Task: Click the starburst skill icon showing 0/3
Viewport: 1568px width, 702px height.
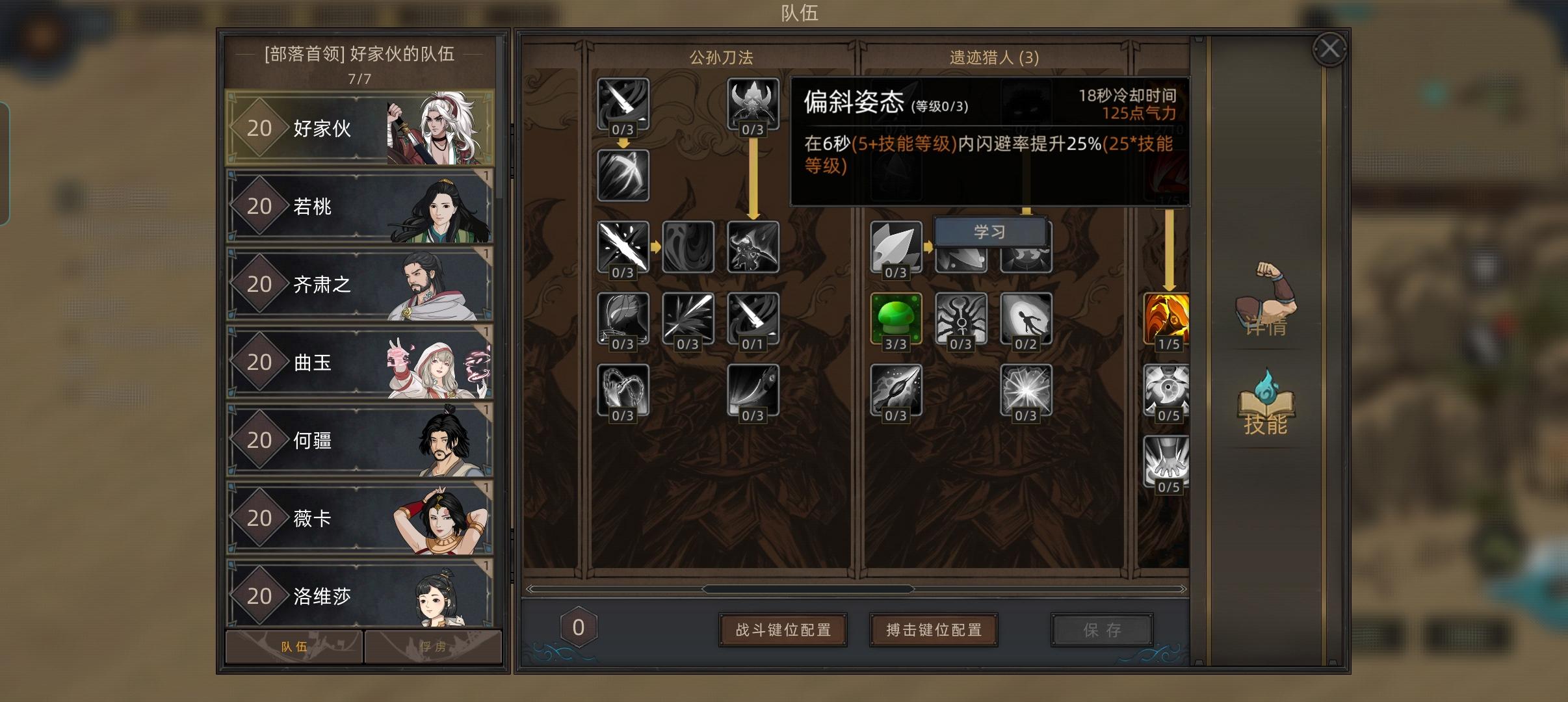Action: [x=1027, y=390]
